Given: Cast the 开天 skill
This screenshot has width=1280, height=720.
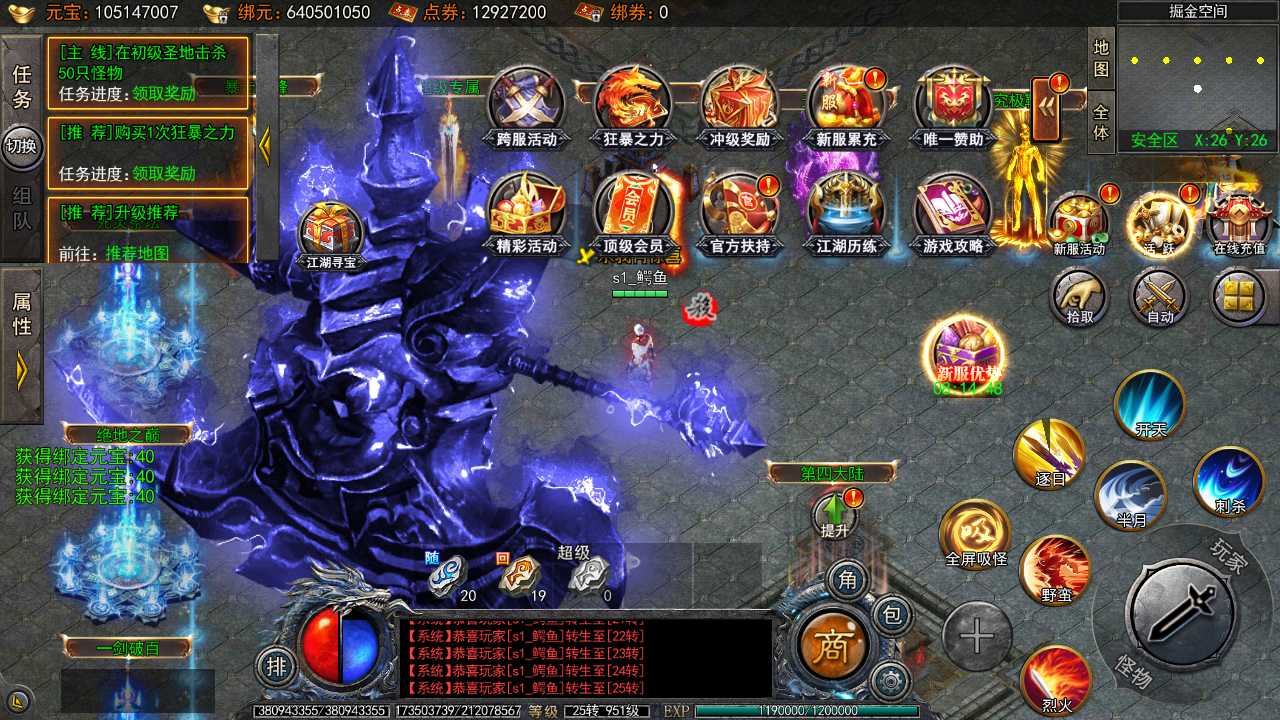Looking at the screenshot, I should click(x=1150, y=403).
